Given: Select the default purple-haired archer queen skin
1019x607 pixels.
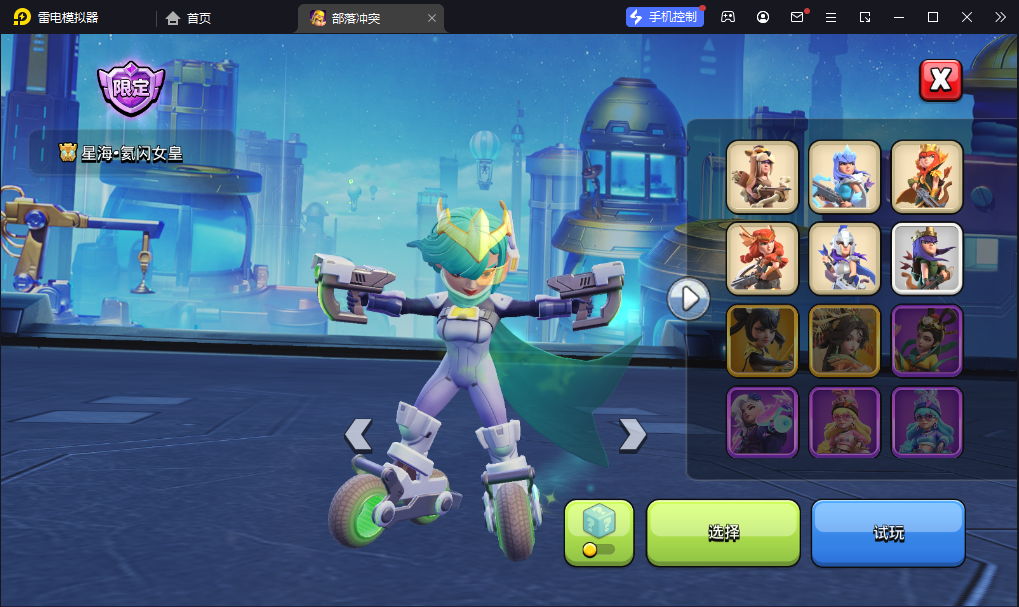Looking at the screenshot, I should [x=926, y=258].
